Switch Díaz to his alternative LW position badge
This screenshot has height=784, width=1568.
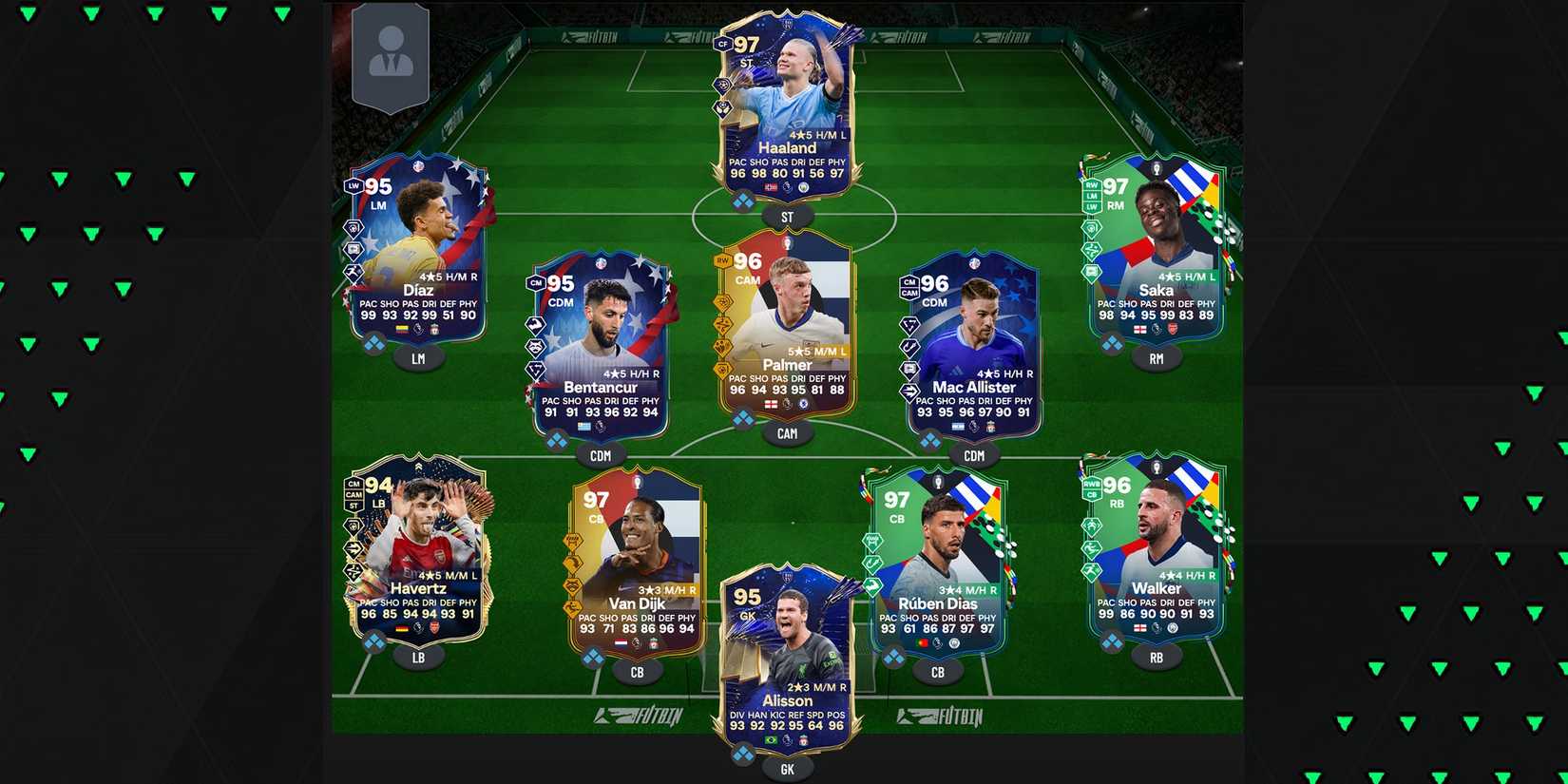(x=354, y=186)
